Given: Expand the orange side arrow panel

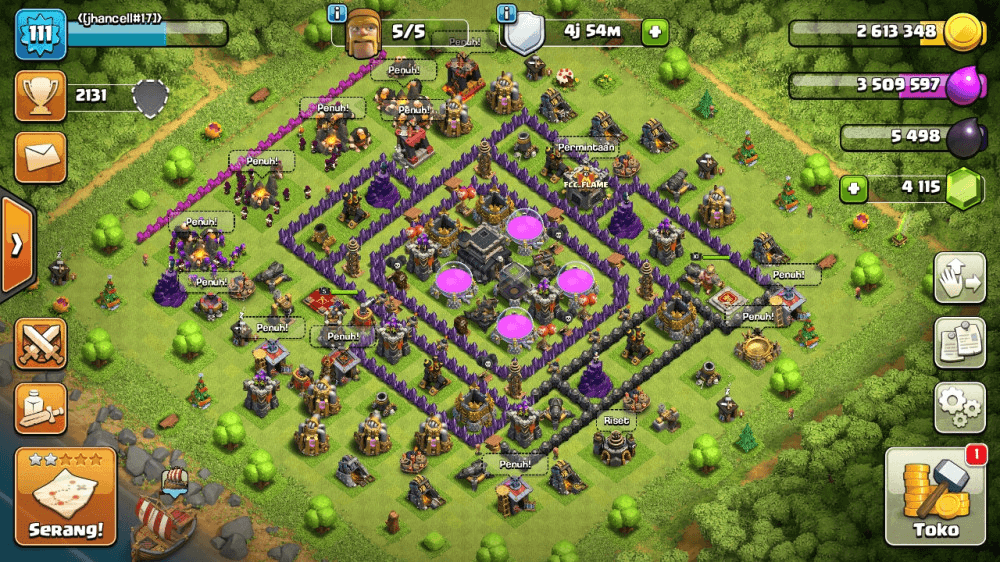Looking at the screenshot, I should (17, 245).
